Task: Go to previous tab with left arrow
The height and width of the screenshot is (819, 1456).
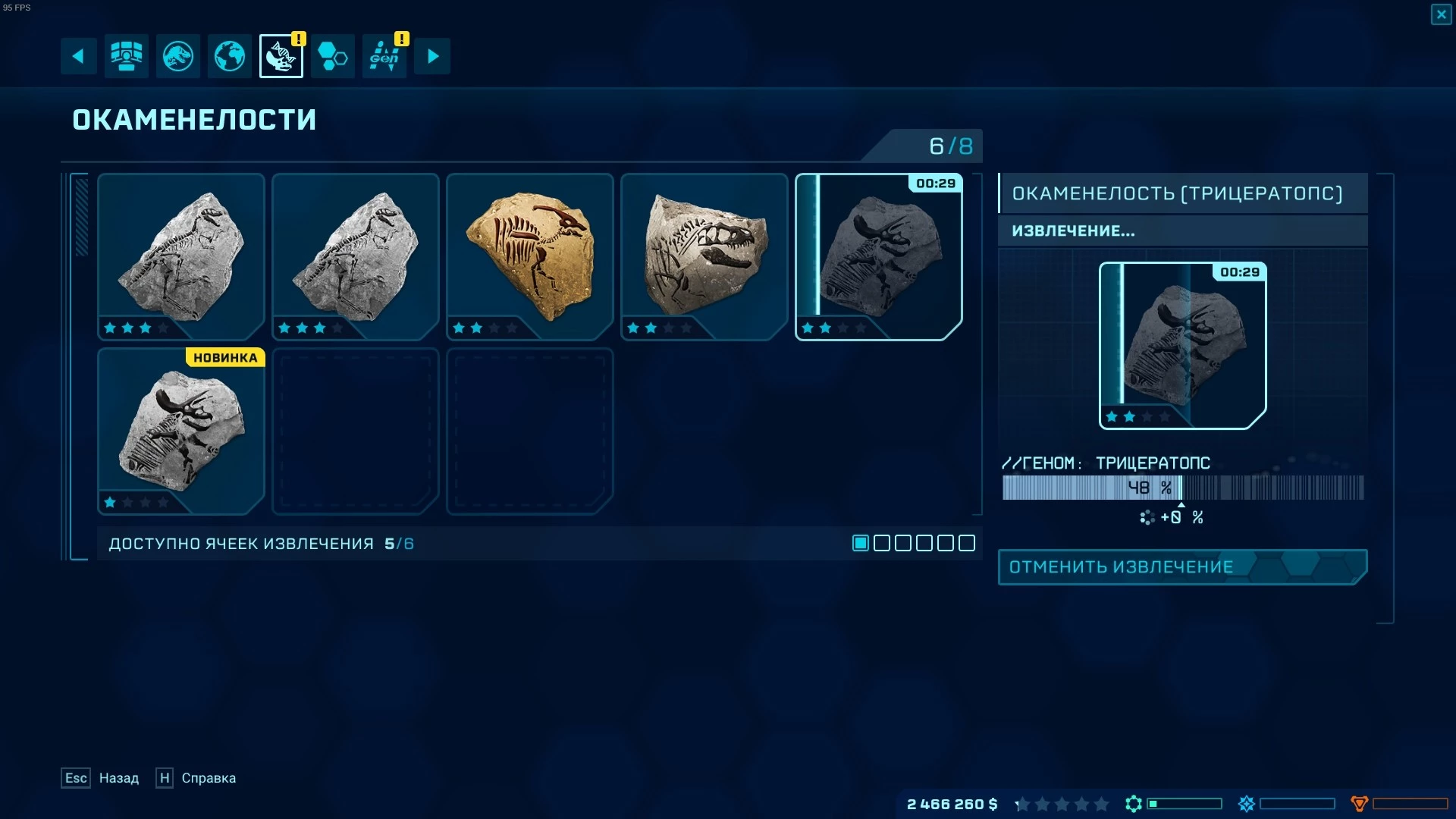Action: click(x=78, y=56)
